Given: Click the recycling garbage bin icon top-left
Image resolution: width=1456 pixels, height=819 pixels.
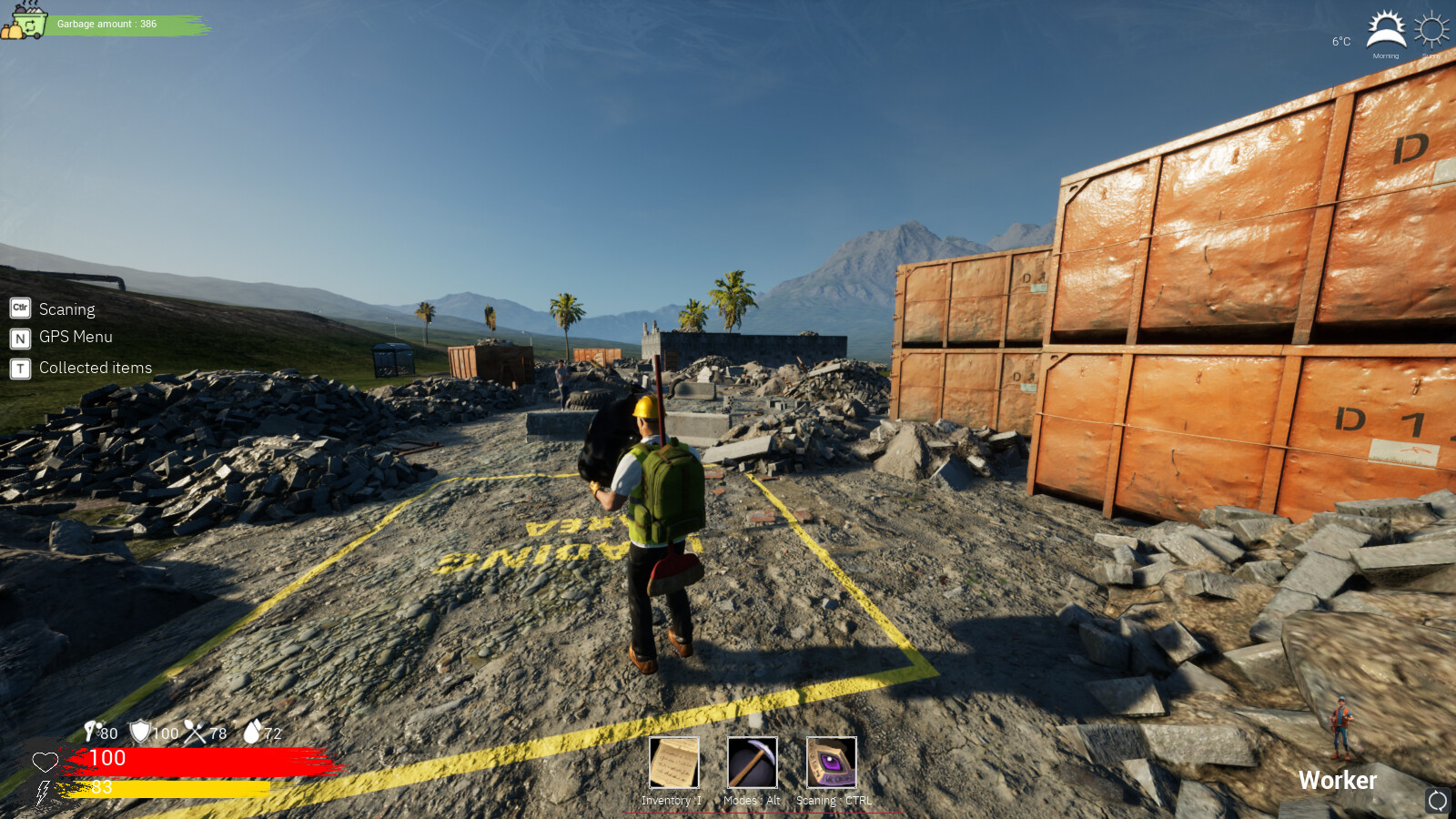Looking at the screenshot, I should tap(25, 25).
